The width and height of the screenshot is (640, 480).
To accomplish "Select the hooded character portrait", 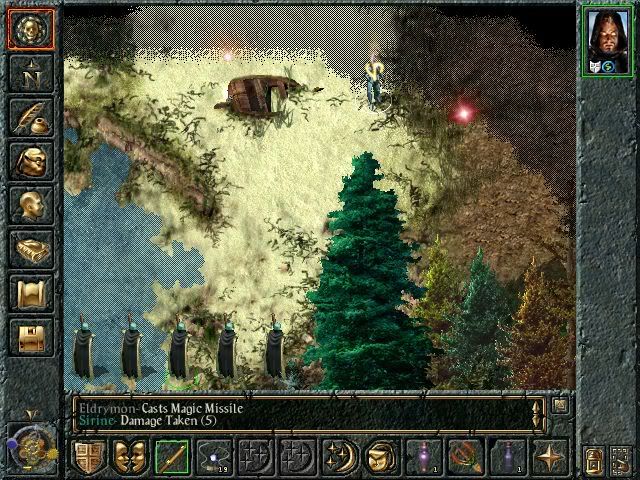I will pyautogui.click(x=608, y=40).
